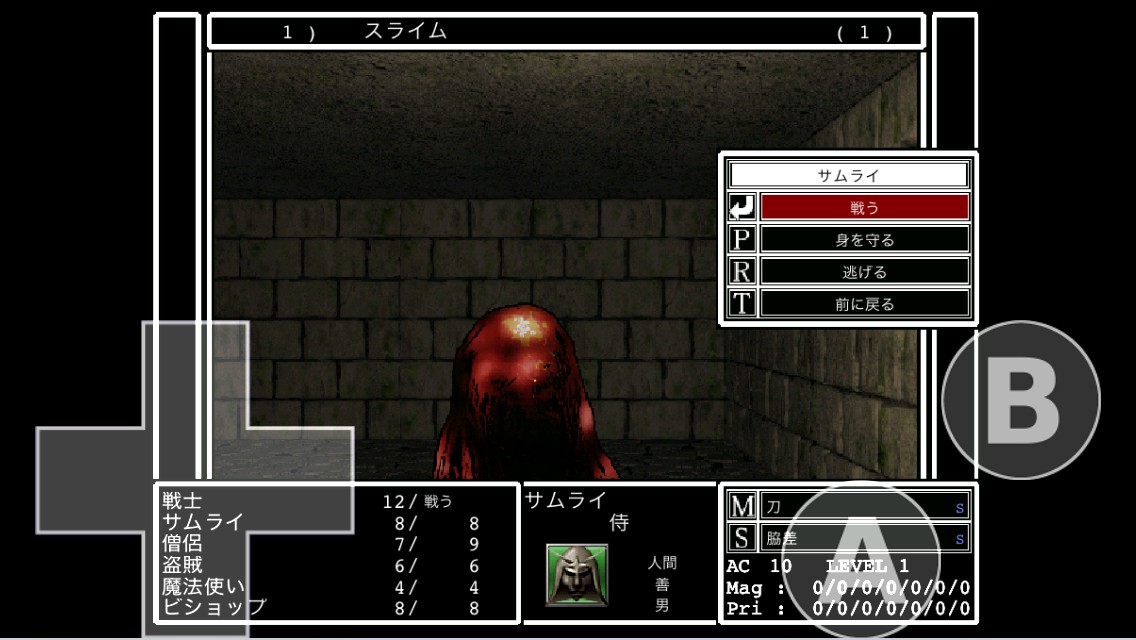
Task: Select the 刀 main weapon slot
Action: point(864,507)
